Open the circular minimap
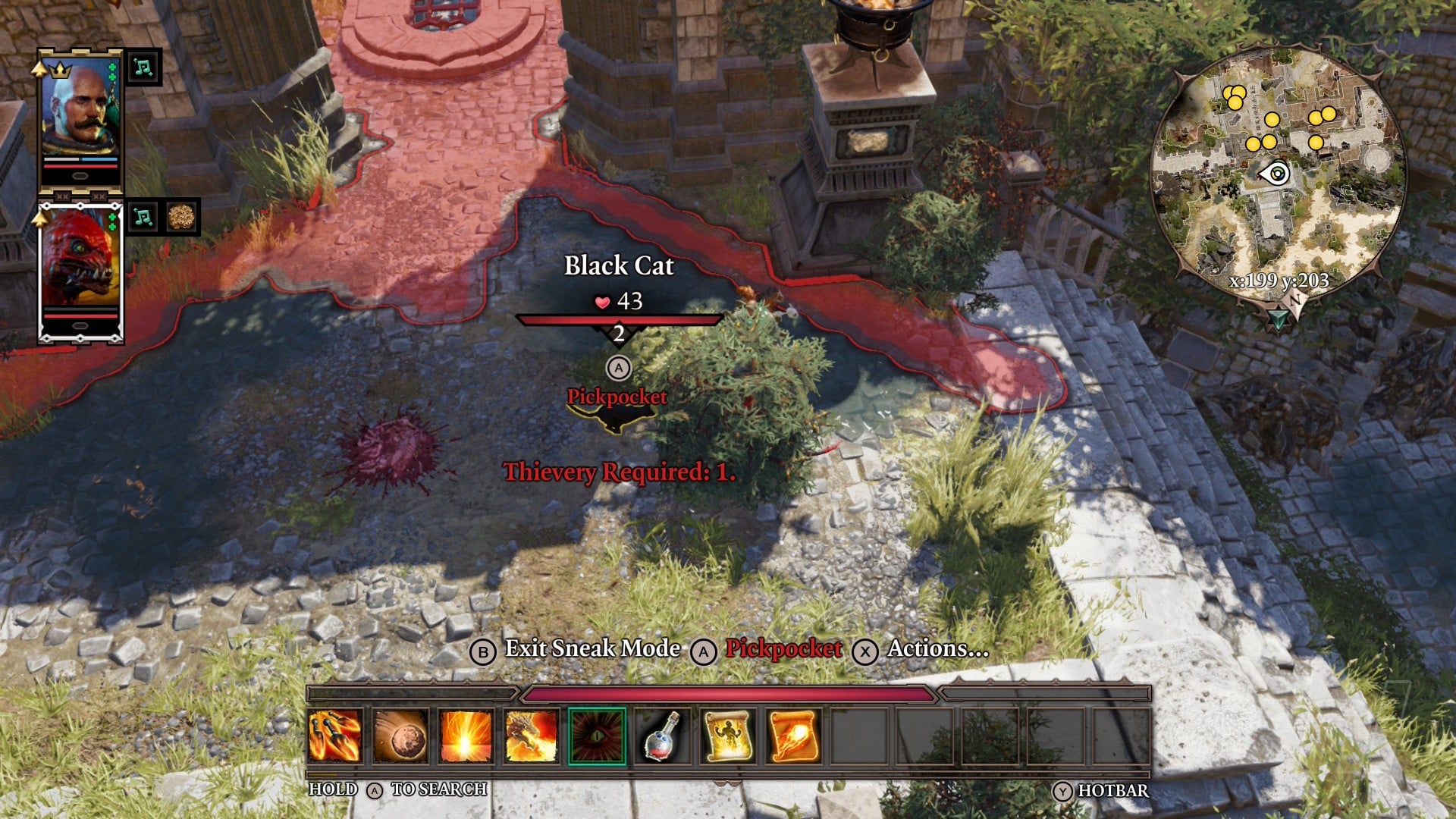This screenshot has height=819, width=1456. pos(1279,174)
